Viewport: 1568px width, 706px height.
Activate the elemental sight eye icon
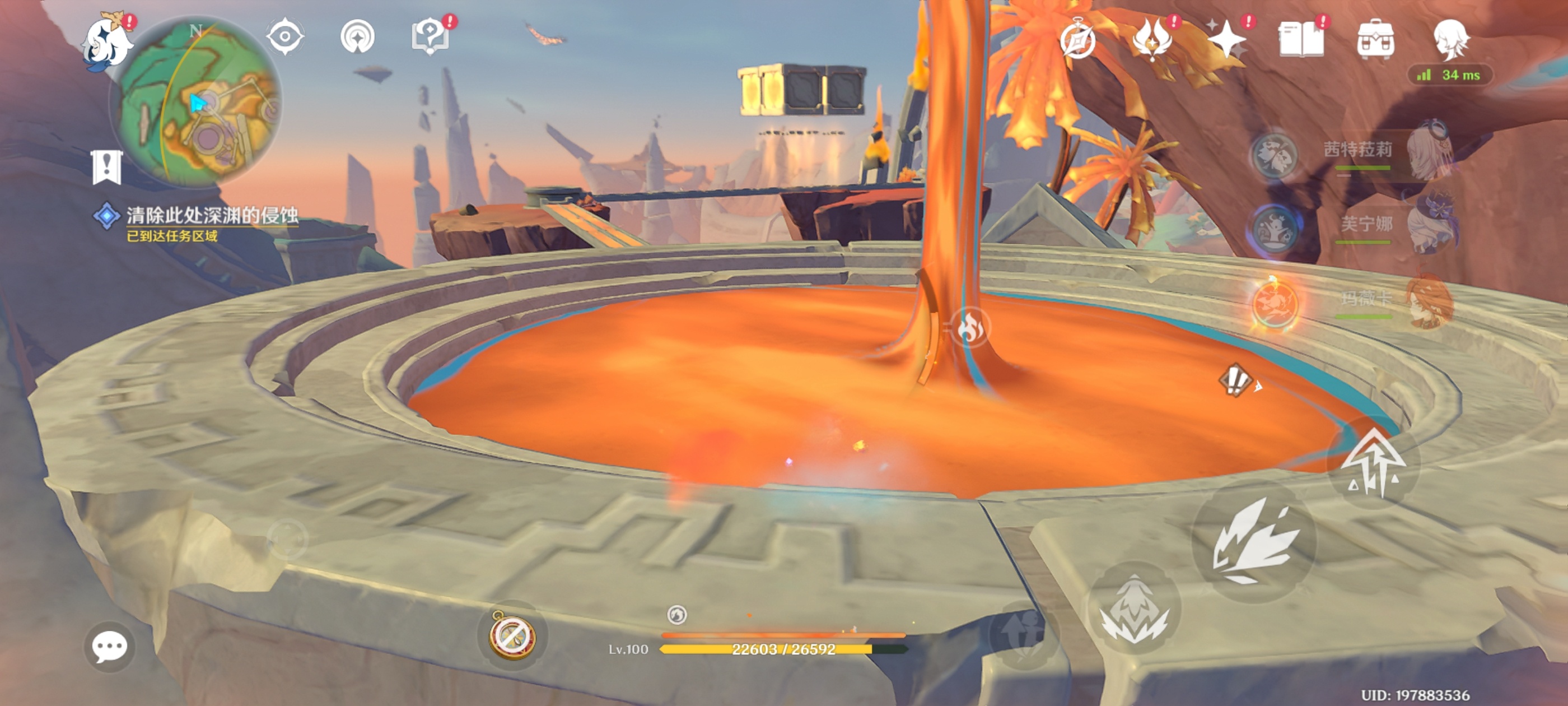pyautogui.click(x=285, y=36)
